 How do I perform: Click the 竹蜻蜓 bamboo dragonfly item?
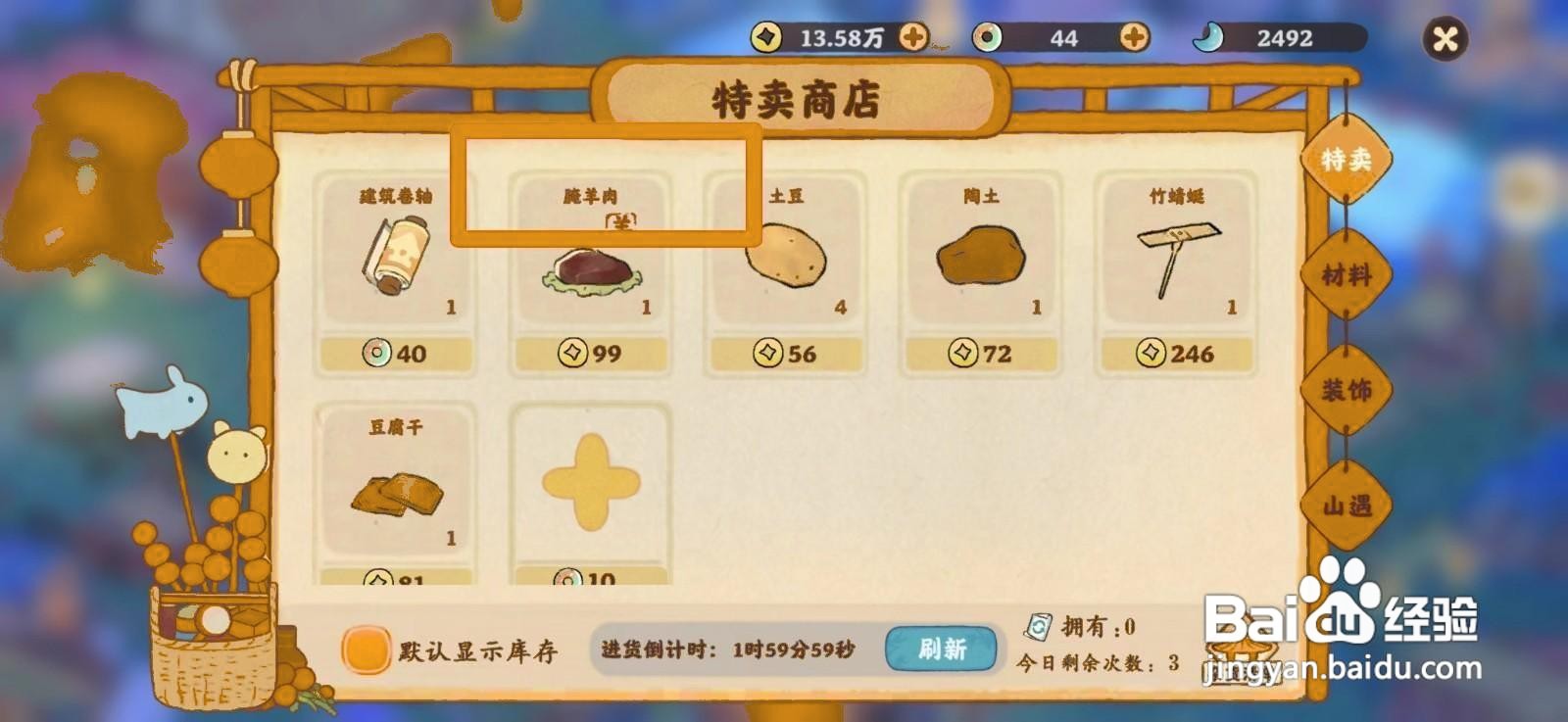point(1172,260)
